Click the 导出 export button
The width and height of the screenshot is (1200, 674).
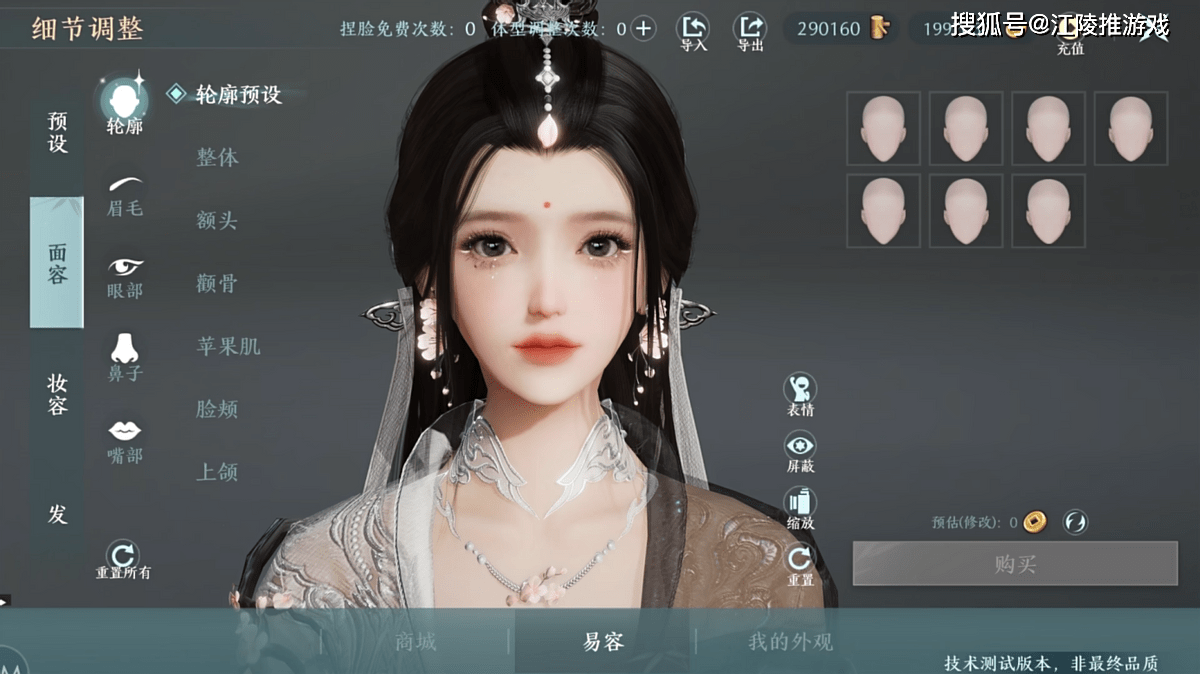pos(750,31)
